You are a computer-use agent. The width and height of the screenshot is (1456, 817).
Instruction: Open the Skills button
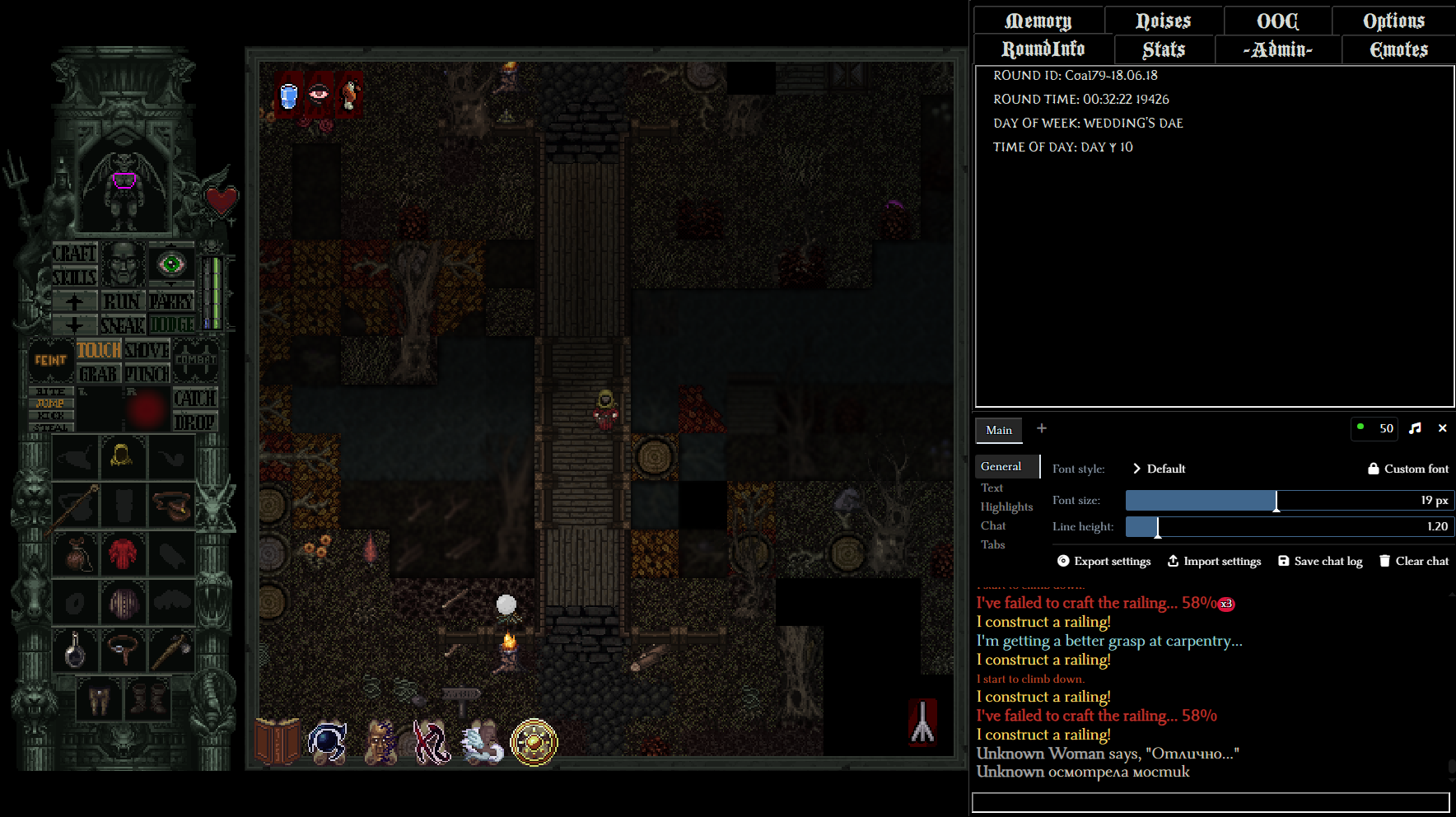(x=74, y=277)
